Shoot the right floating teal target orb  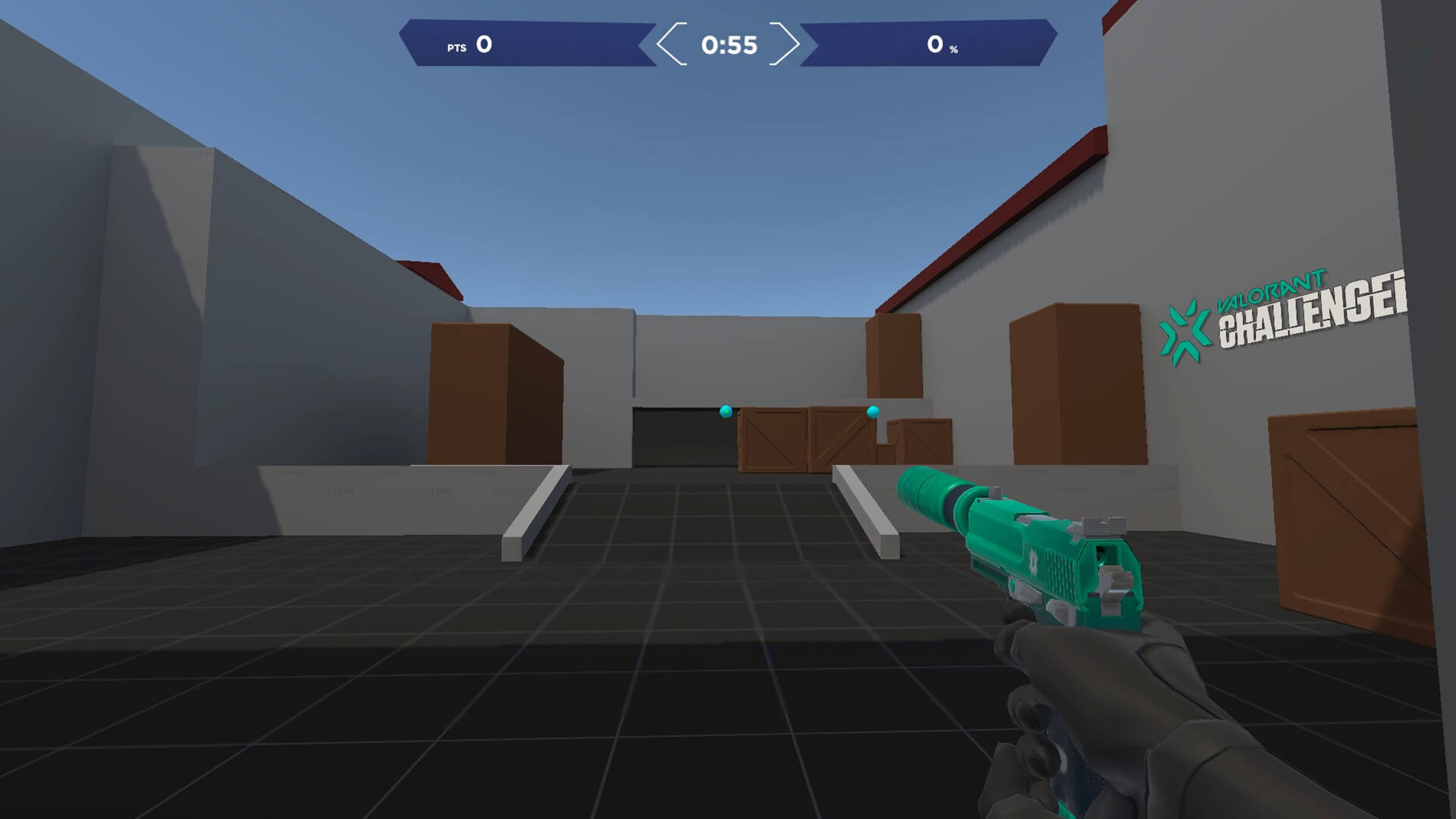pyautogui.click(x=872, y=412)
